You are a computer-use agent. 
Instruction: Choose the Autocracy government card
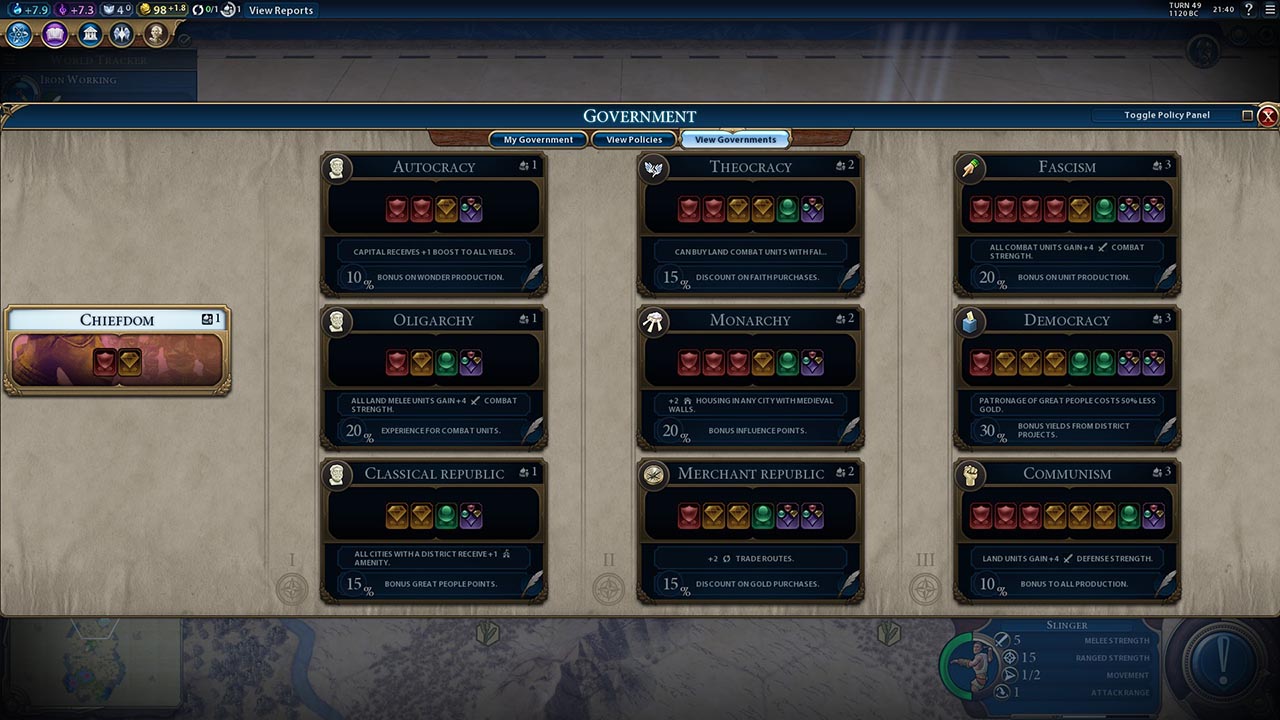[433, 224]
